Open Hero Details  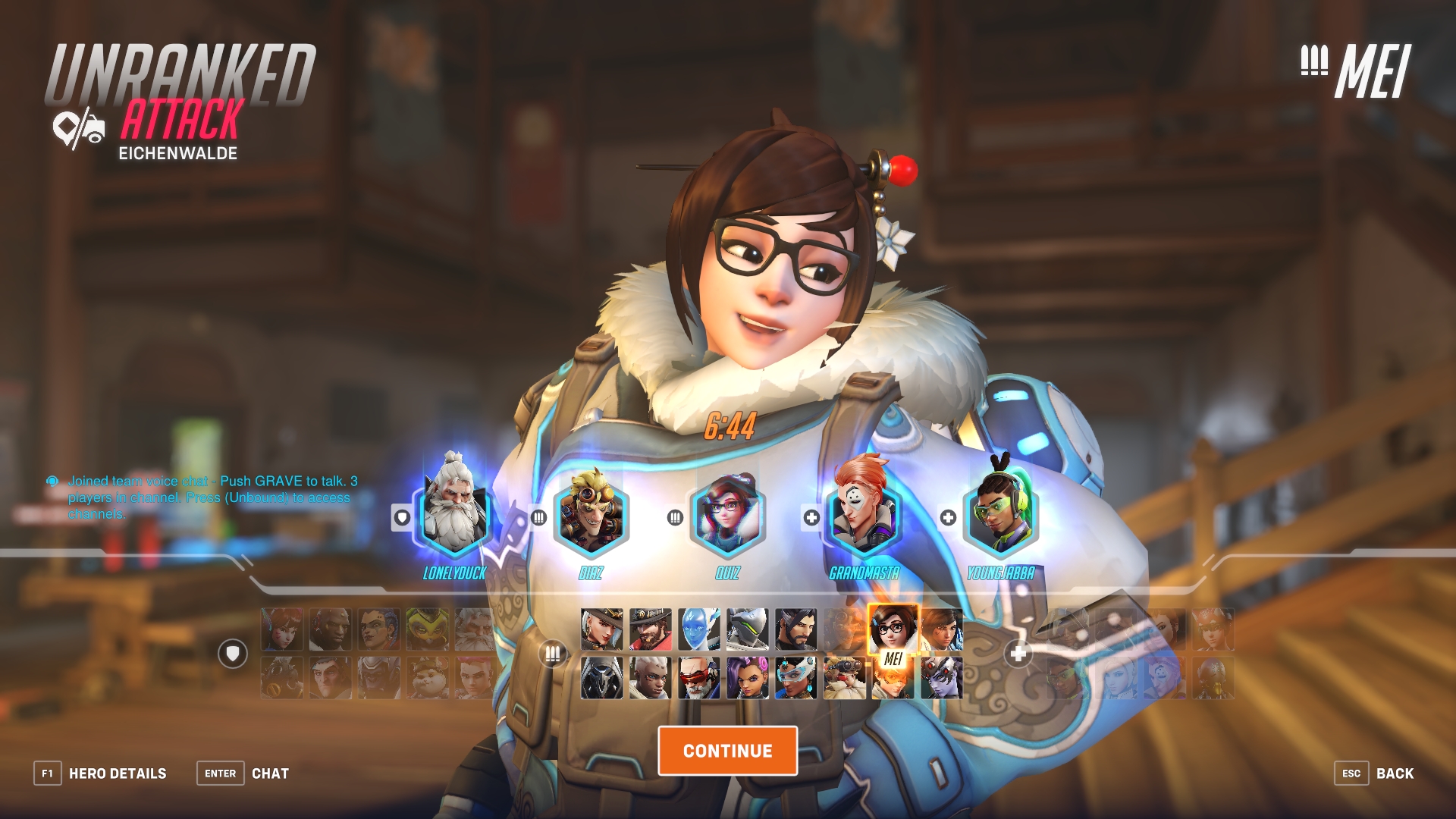[x=101, y=773]
